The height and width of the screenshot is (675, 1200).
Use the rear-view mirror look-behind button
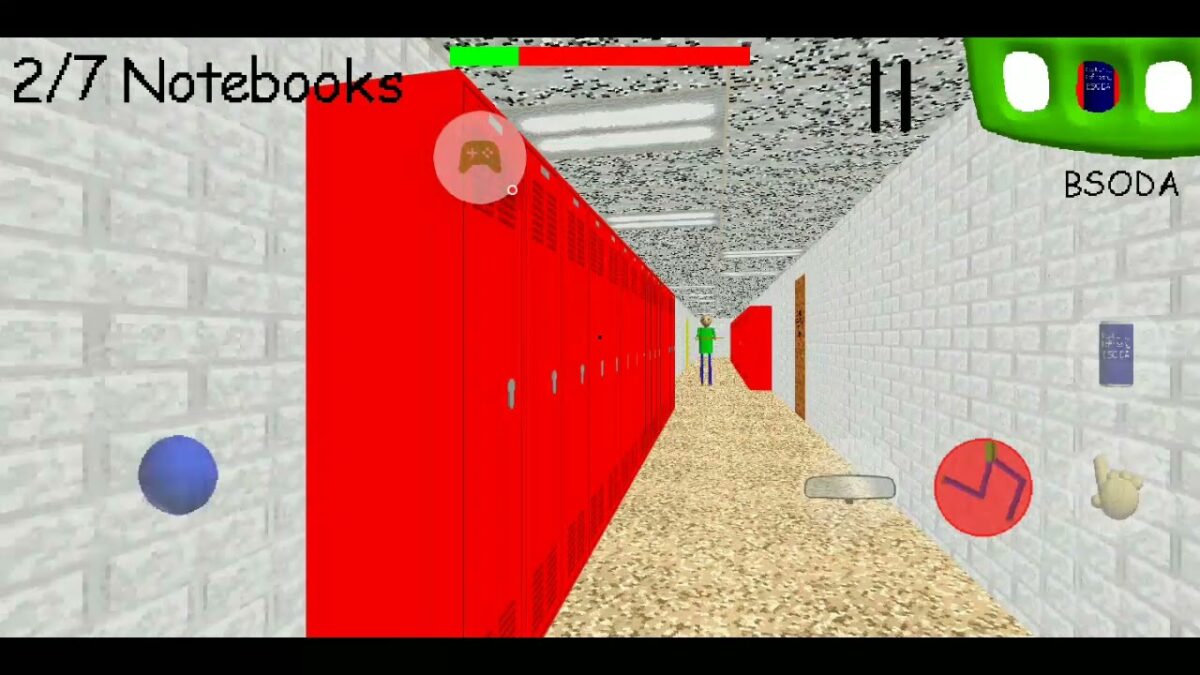click(x=850, y=488)
